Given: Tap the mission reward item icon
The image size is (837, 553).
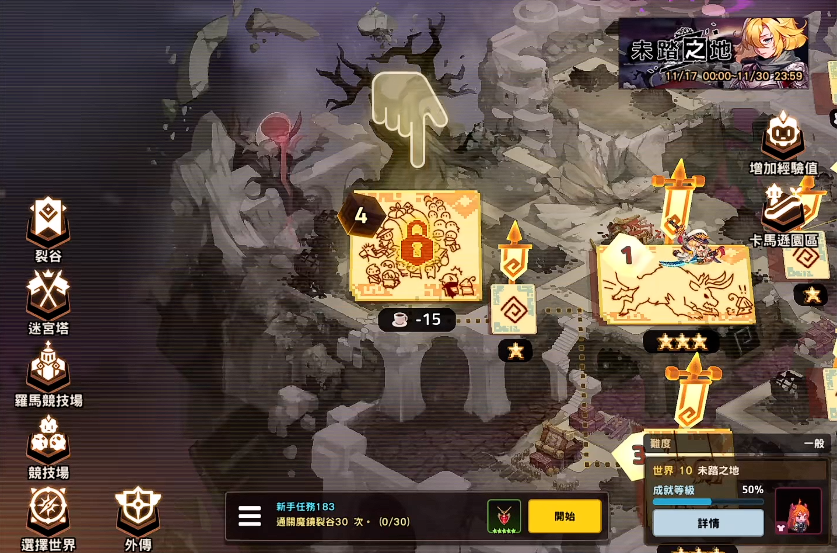Looking at the screenshot, I should pos(503,516).
